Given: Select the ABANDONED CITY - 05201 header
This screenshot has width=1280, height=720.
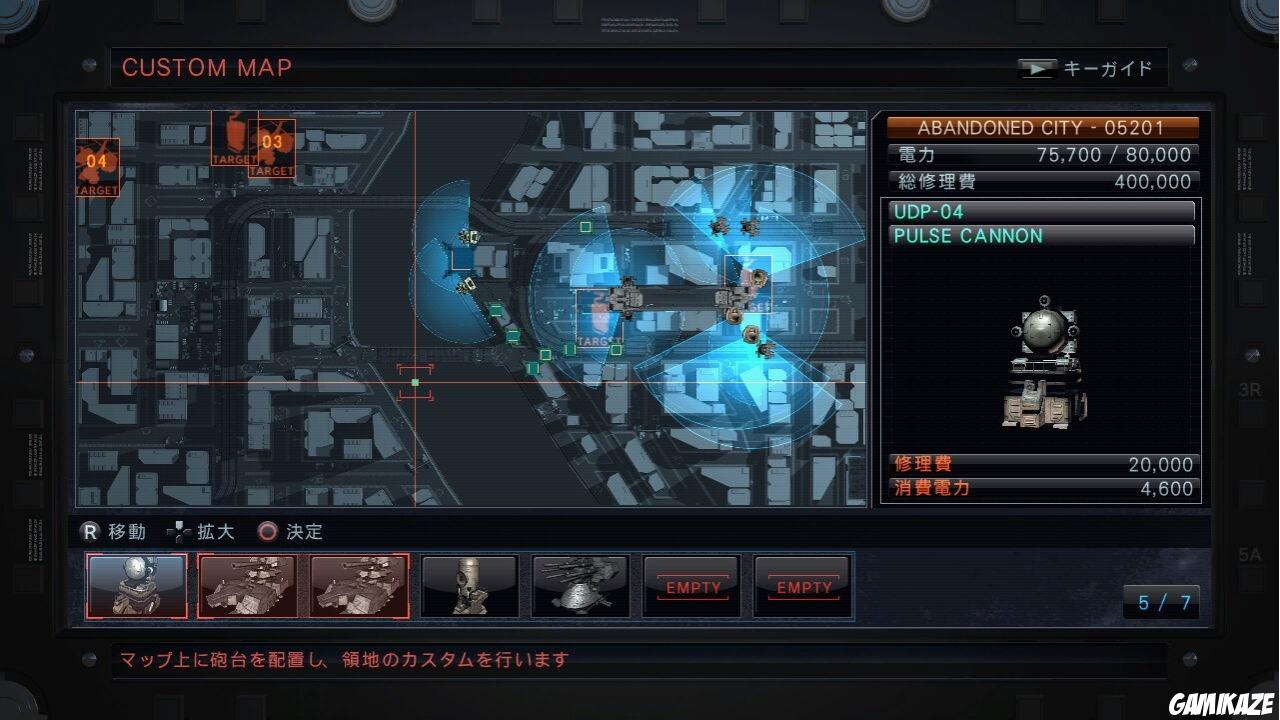Looking at the screenshot, I should click(1042, 127).
